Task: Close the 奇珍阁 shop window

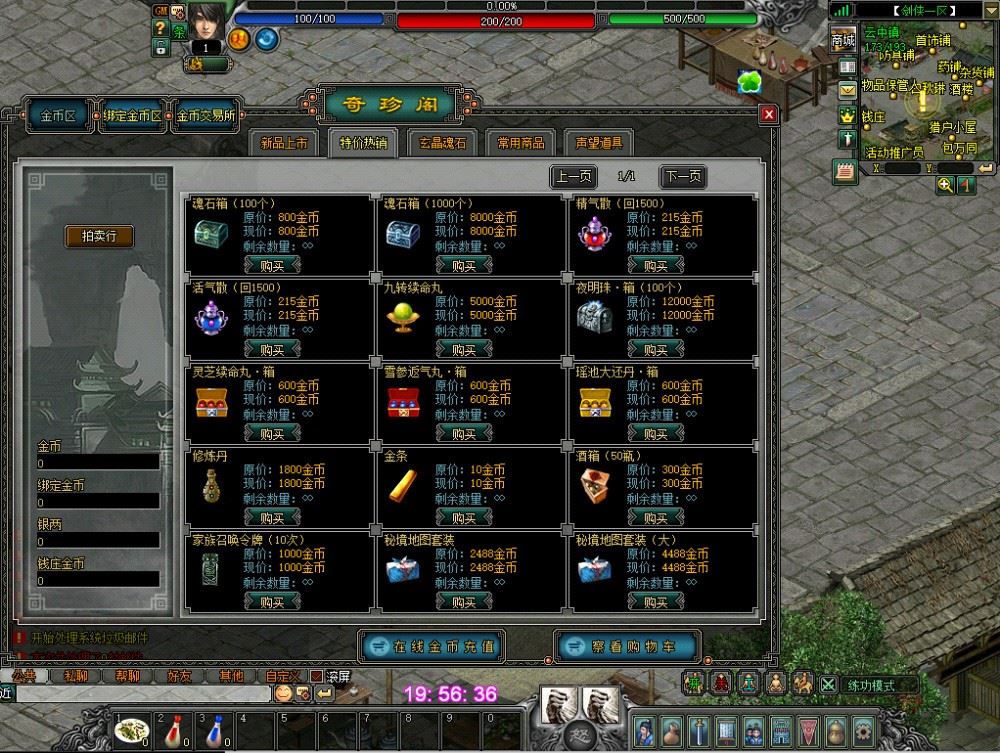Action: [768, 114]
